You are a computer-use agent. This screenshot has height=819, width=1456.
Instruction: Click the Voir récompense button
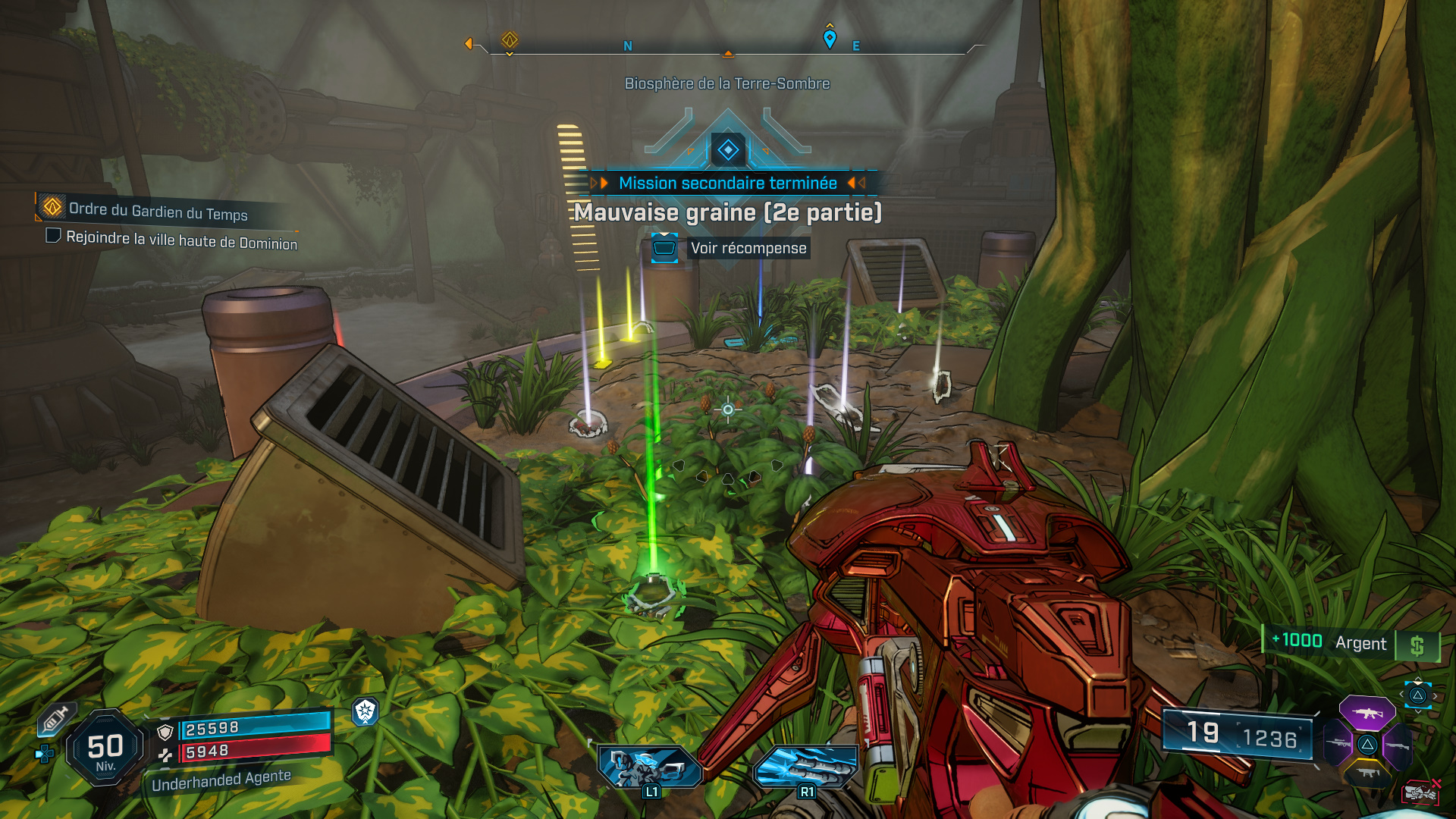(x=747, y=247)
